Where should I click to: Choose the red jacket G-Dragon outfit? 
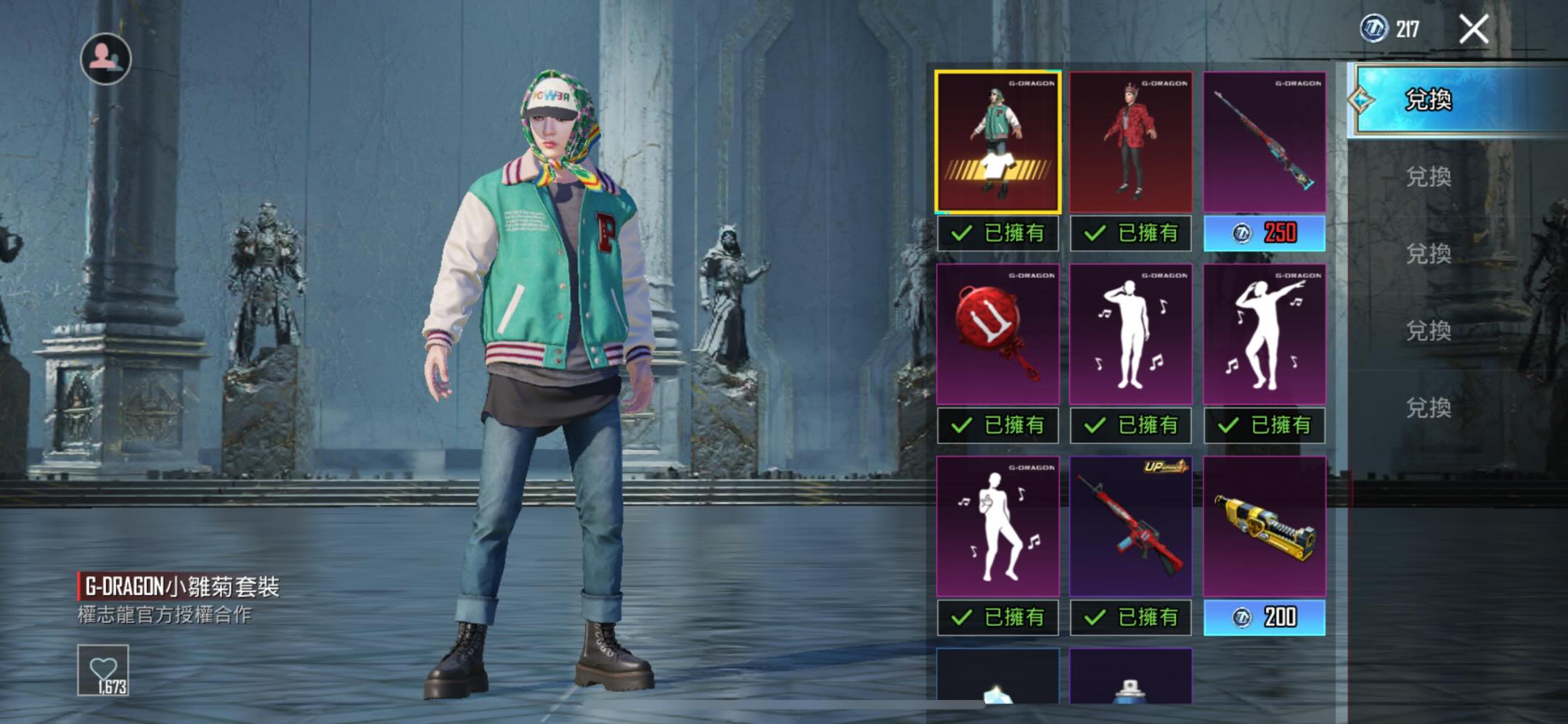[1131, 142]
